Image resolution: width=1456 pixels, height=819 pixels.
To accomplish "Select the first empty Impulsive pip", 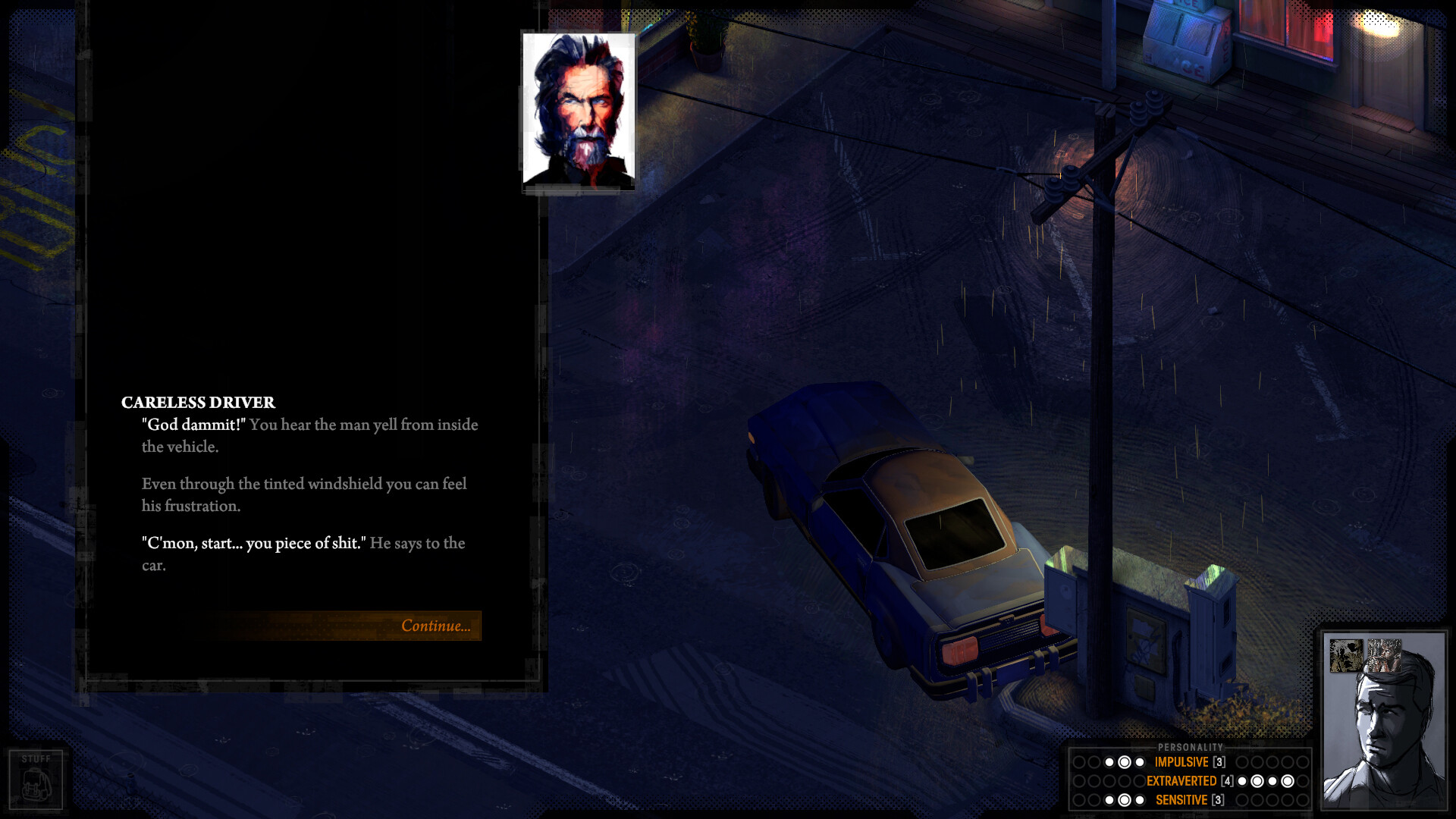I will 1079,761.
